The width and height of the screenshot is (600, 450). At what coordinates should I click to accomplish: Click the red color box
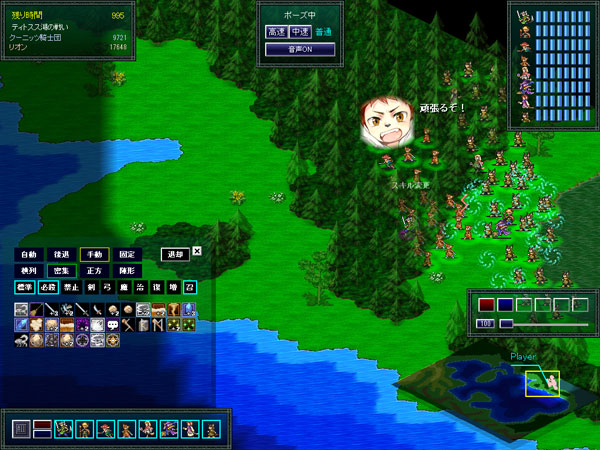pyautogui.click(x=487, y=305)
